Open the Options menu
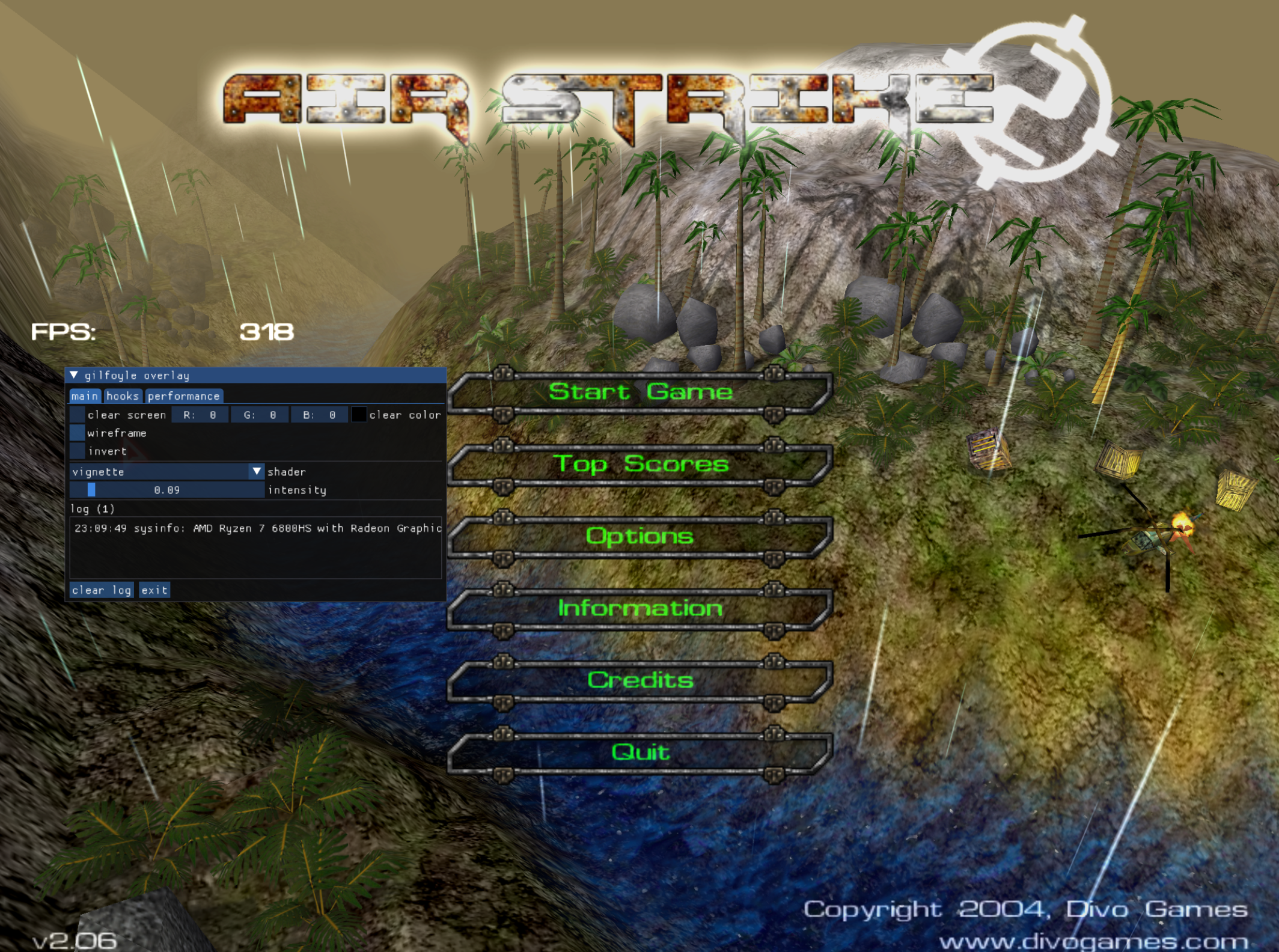The width and height of the screenshot is (1279, 952). tap(641, 536)
